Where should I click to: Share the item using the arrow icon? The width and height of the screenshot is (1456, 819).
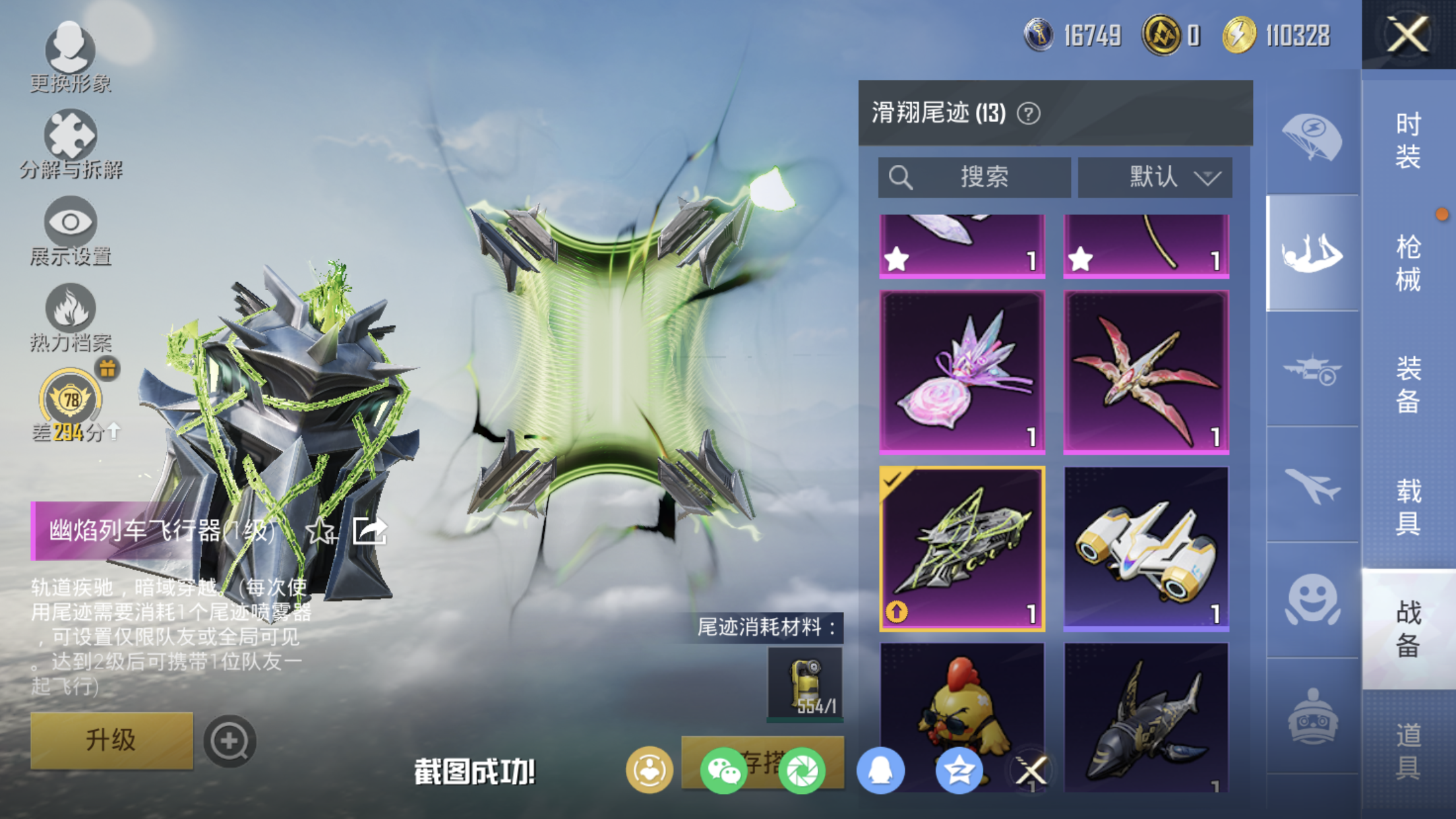[369, 531]
